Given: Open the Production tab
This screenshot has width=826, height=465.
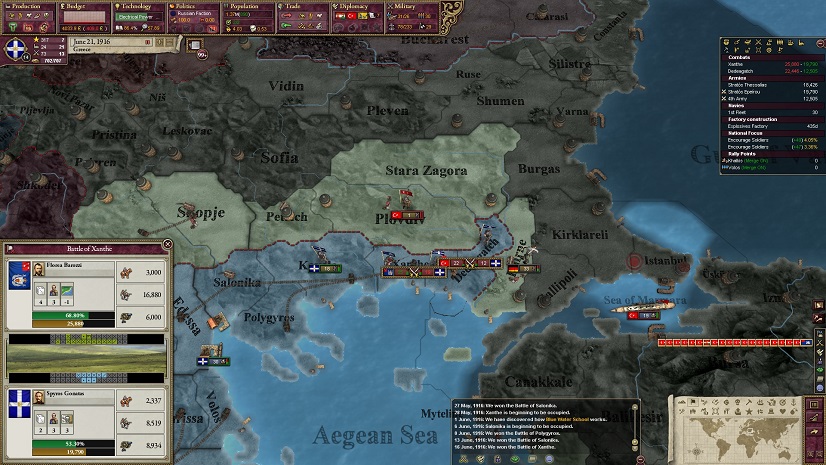Looking at the screenshot, I should [x=27, y=7].
